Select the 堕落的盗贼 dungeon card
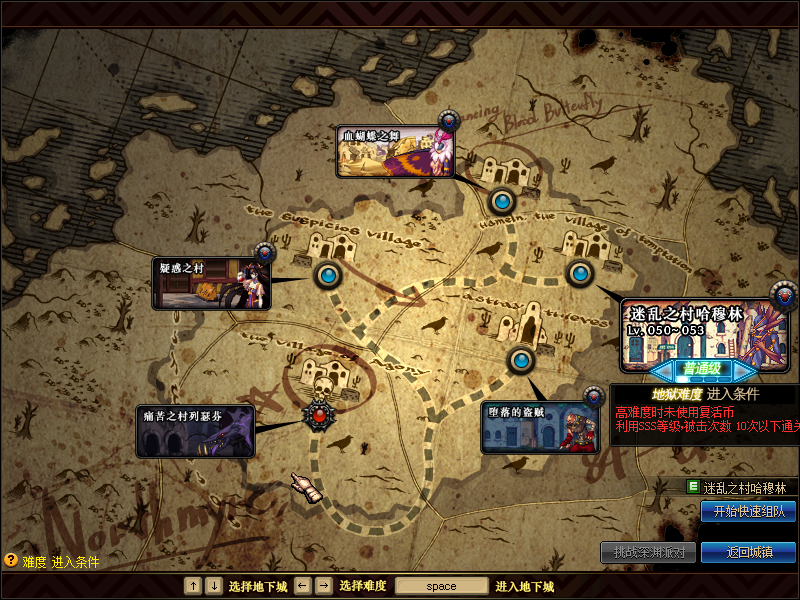 click(540, 427)
